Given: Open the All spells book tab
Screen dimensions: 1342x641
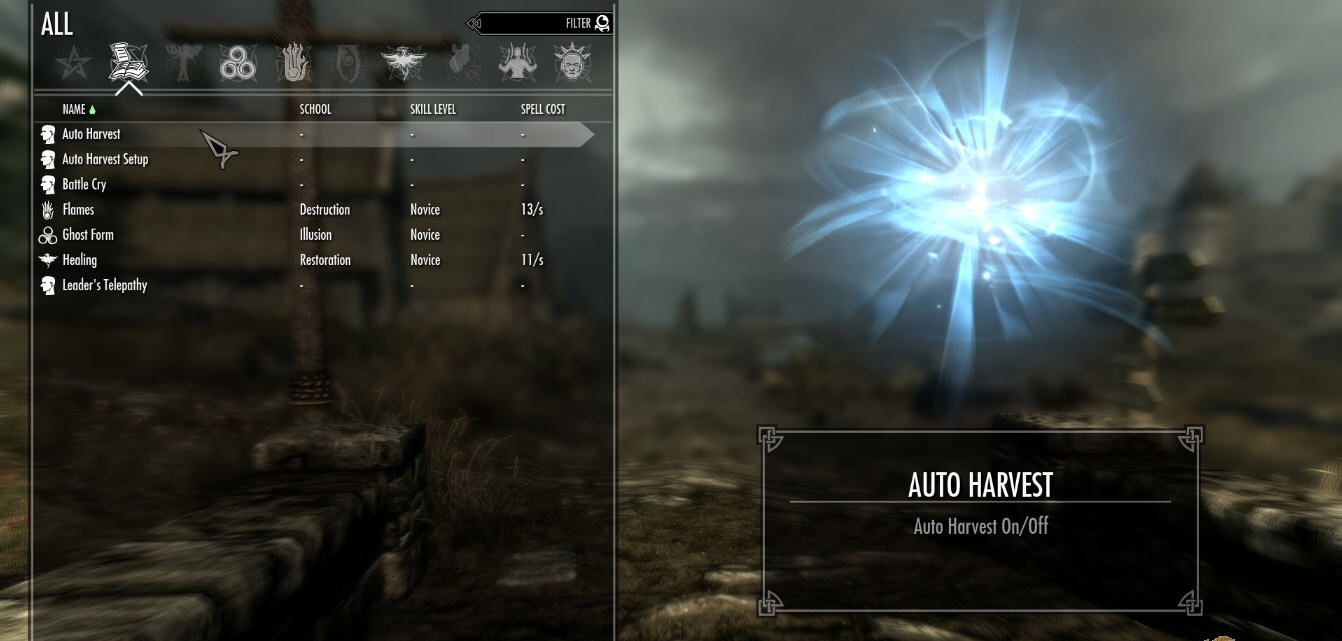Looking at the screenshot, I should tap(129, 63).
